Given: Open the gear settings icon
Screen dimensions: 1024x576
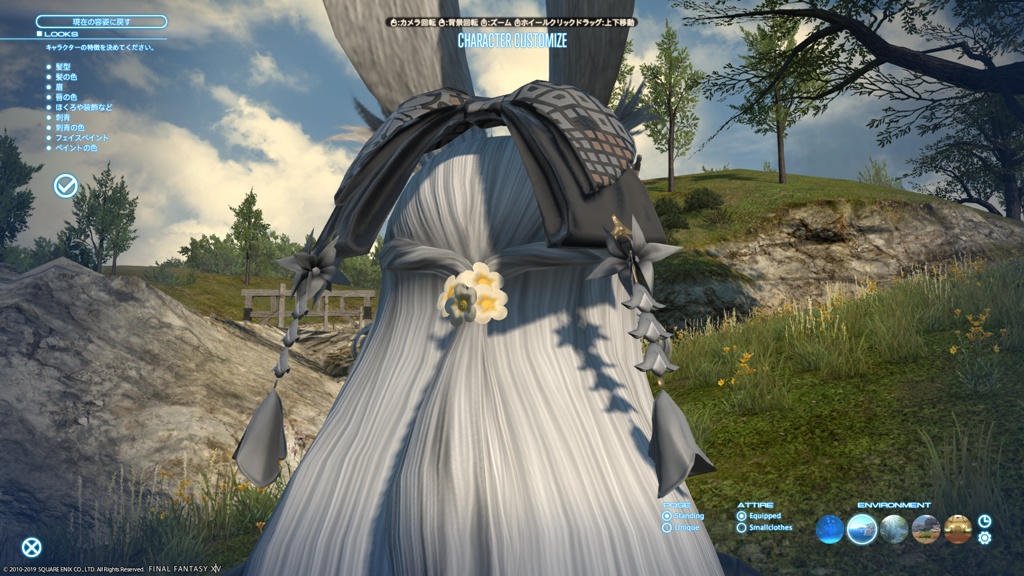Looking at the screenshot, I should point(984,538).
